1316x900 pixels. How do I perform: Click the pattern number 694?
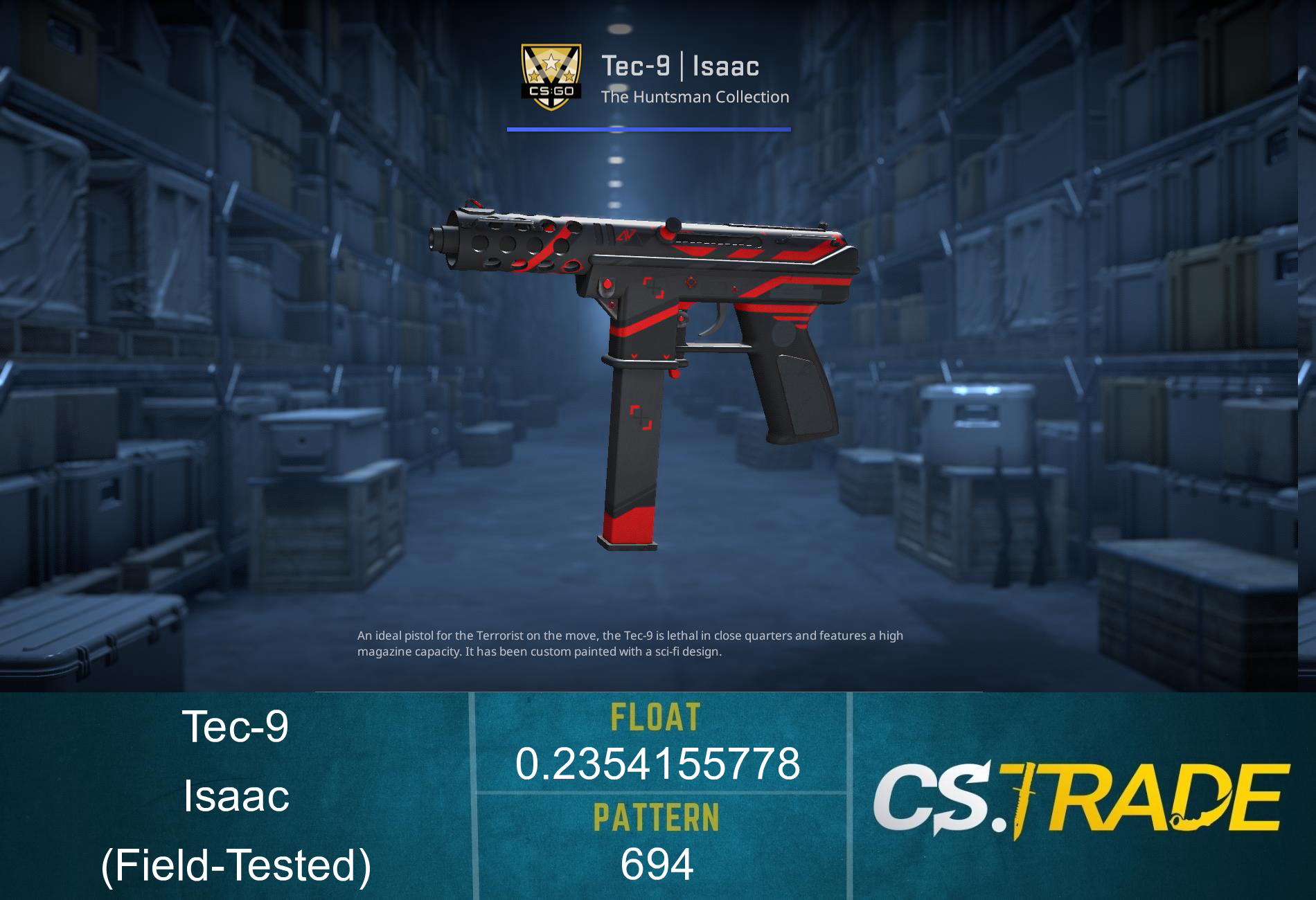657,862
